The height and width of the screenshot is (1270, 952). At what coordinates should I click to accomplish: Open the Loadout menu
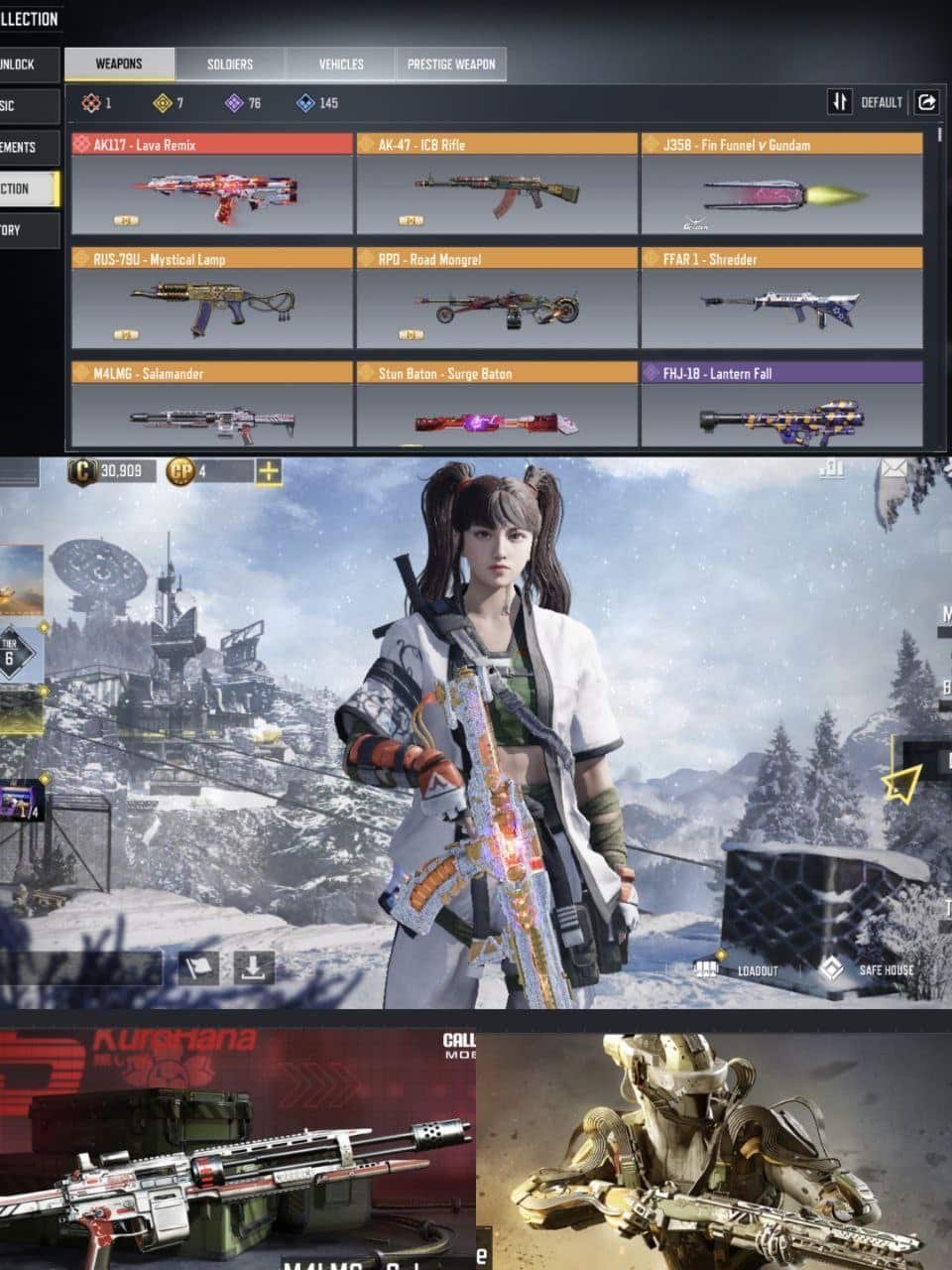(737, 969)
